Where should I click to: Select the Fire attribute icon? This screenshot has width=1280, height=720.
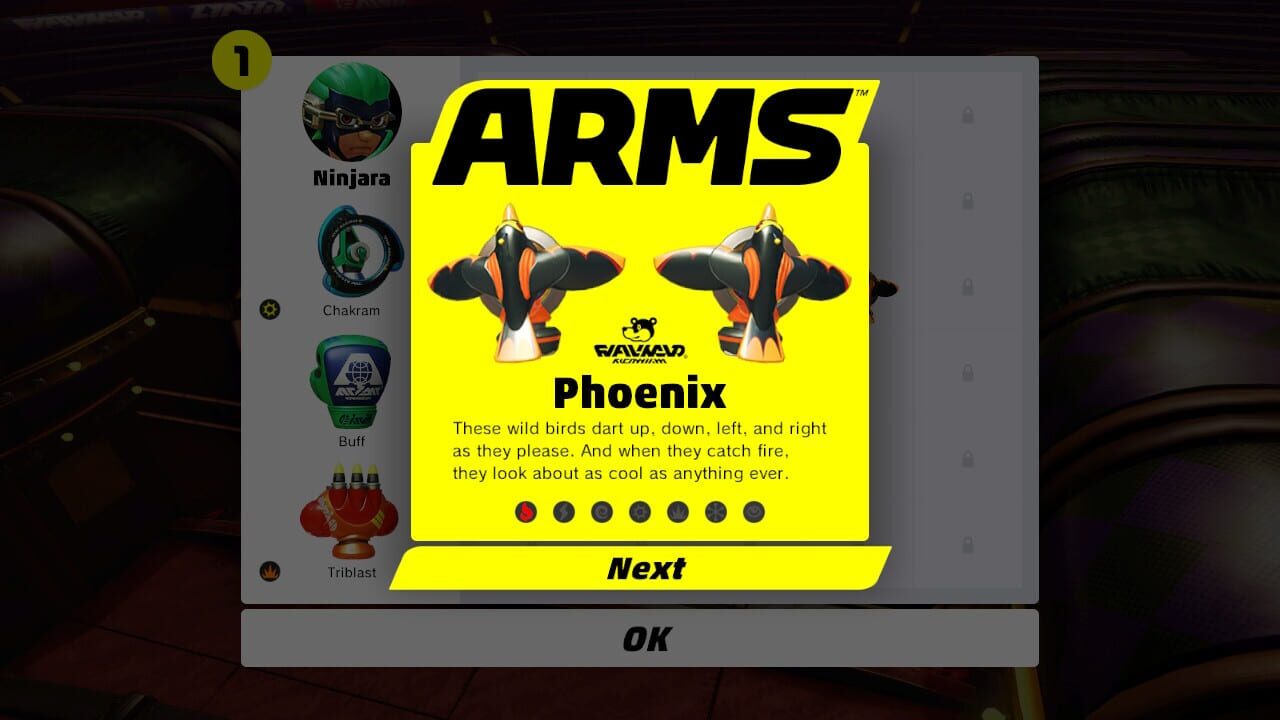tap(524, 511)
